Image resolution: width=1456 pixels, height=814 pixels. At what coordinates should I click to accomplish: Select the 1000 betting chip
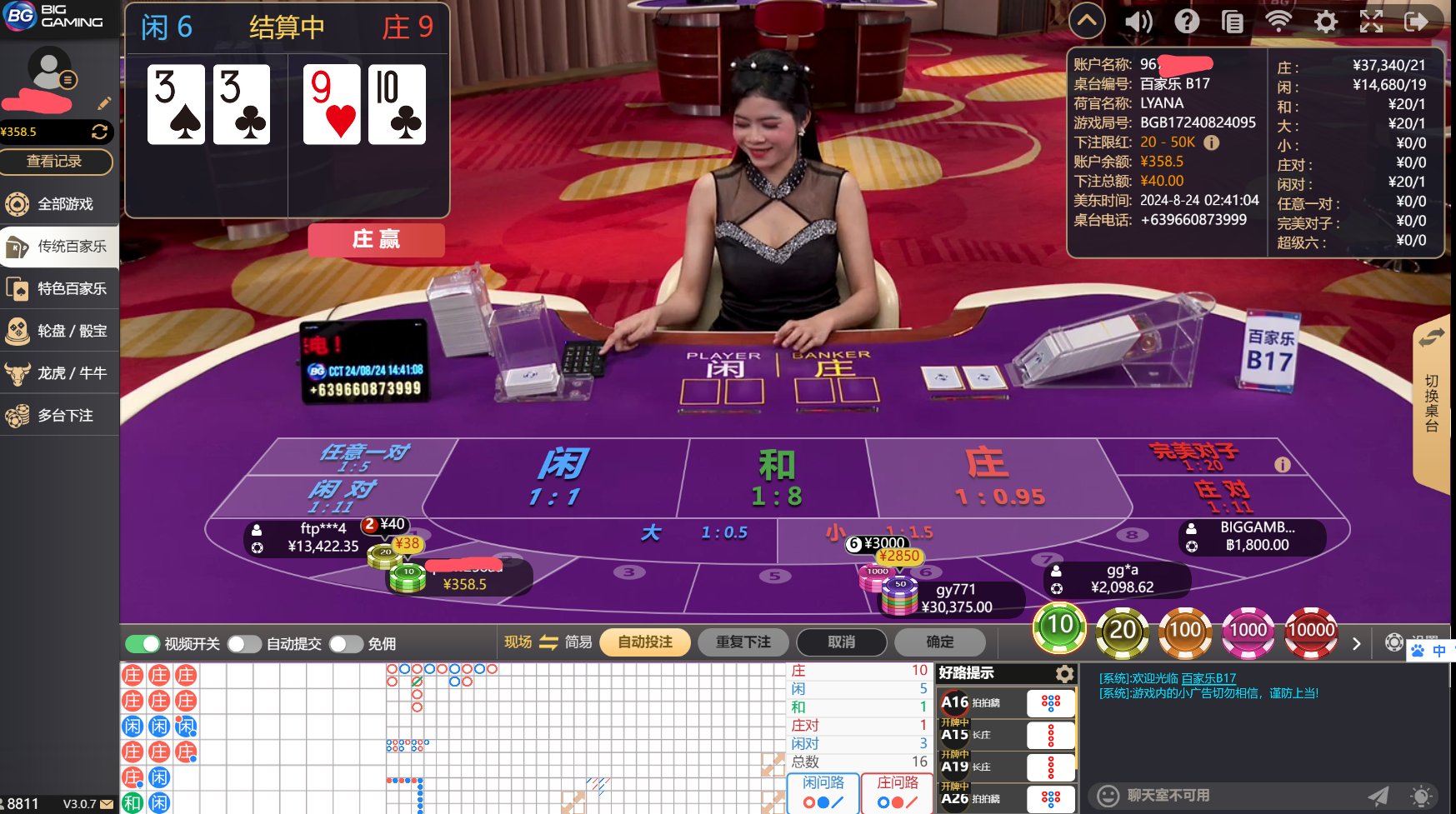(x=1248, y=632)
